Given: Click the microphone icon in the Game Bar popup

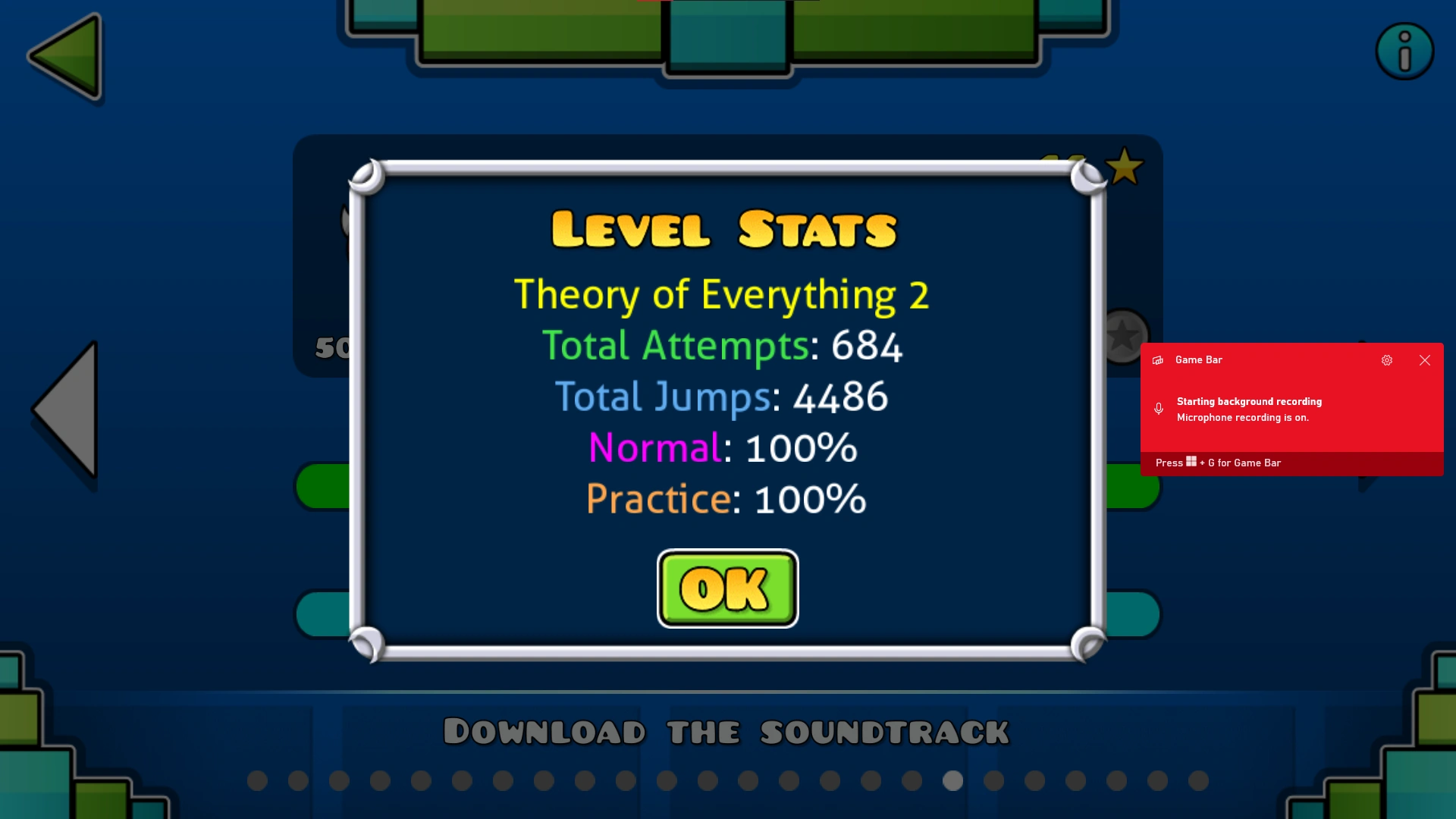Looking at the screenshot, I should pos(1159,409).
